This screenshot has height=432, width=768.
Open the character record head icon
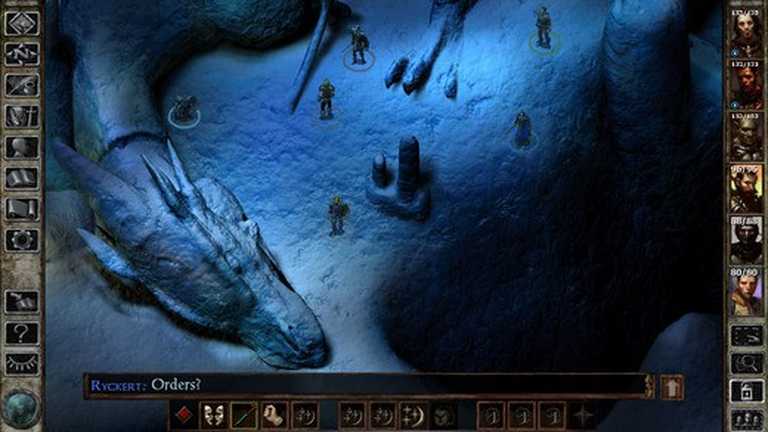click(x=22, y=147)
